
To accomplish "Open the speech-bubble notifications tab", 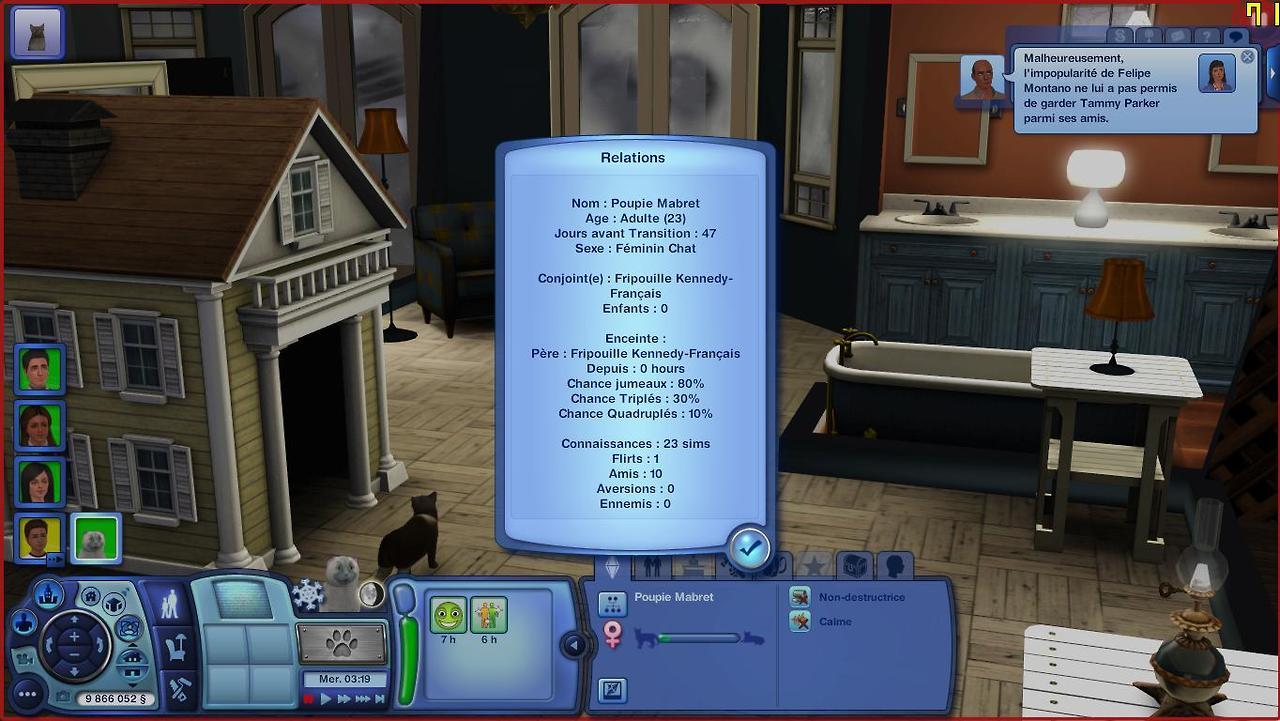I will pyautogui.click(x=1235, y=37).
